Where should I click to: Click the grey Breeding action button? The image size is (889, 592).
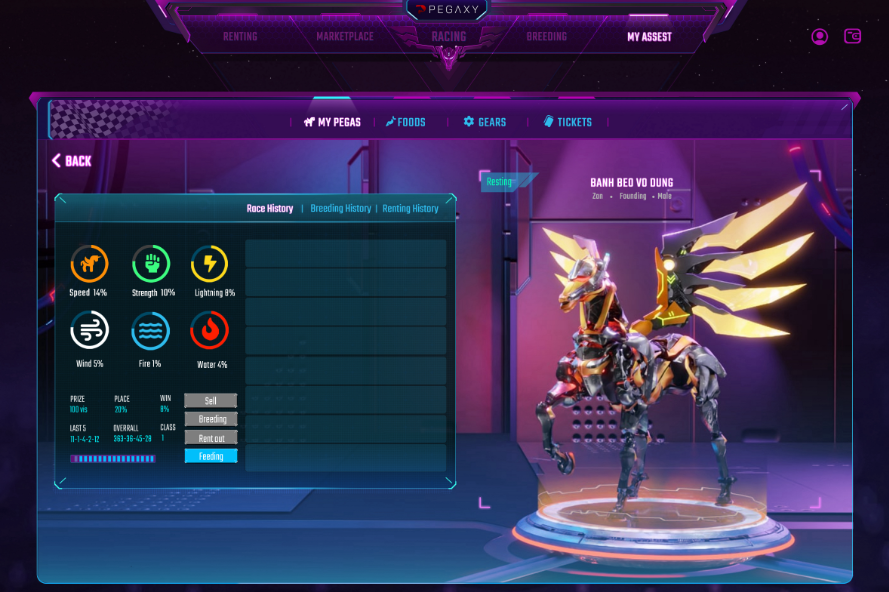click(211, 419)
